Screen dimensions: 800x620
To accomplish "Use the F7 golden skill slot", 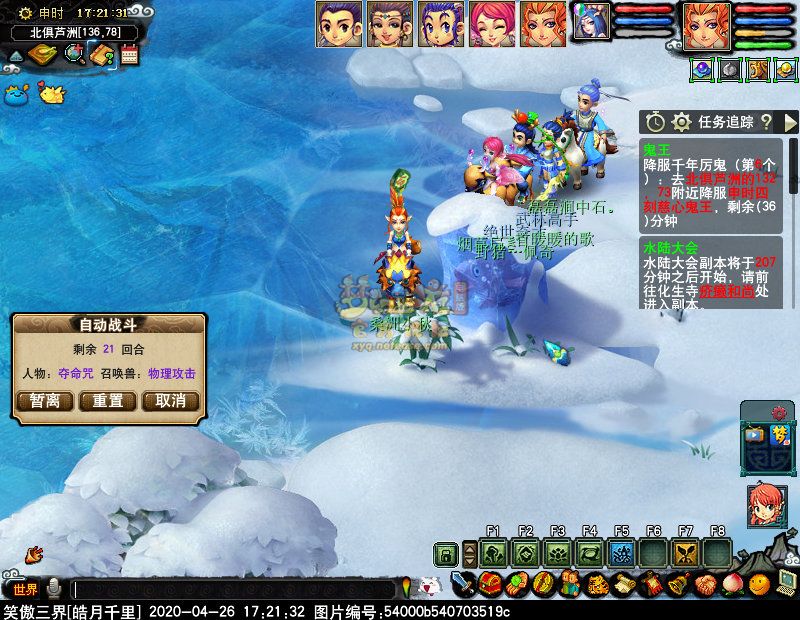I will click(685, 553).
